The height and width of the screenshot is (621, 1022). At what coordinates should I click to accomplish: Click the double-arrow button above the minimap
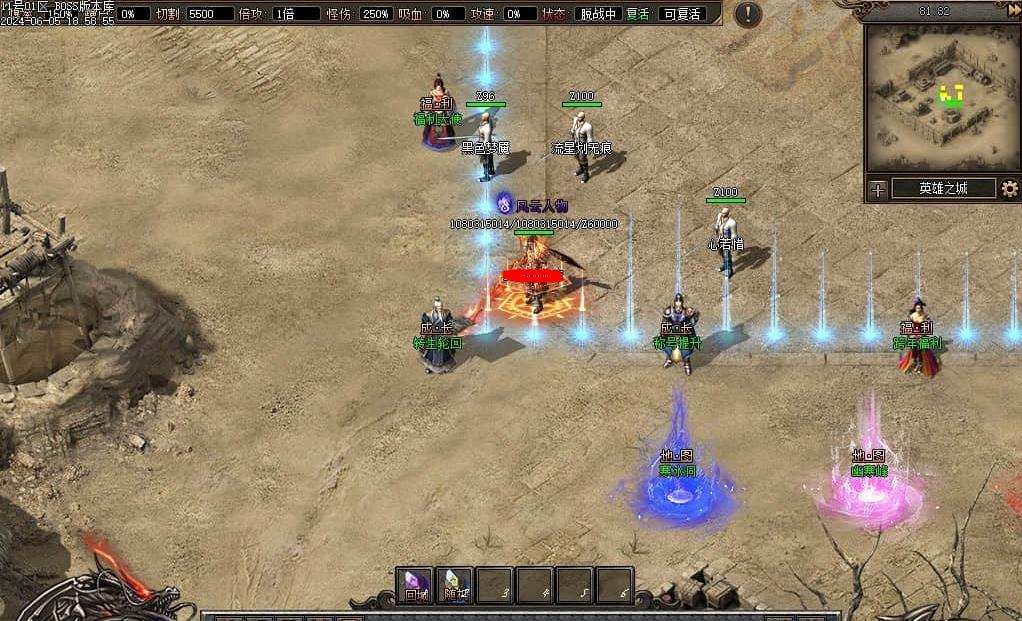coord(1012,10)
